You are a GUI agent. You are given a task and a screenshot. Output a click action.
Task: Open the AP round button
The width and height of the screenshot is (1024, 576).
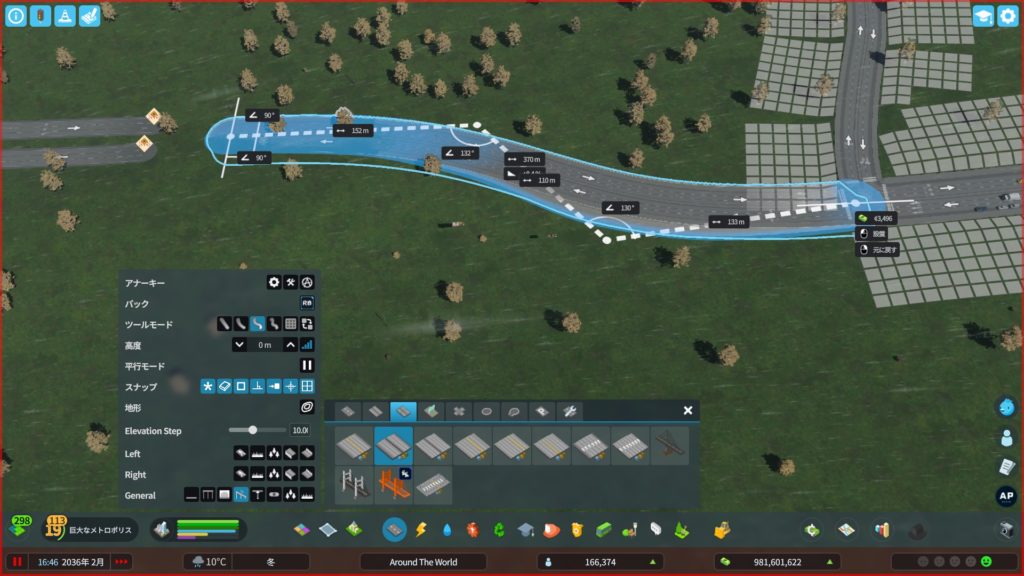click(x=1007, y=496)
